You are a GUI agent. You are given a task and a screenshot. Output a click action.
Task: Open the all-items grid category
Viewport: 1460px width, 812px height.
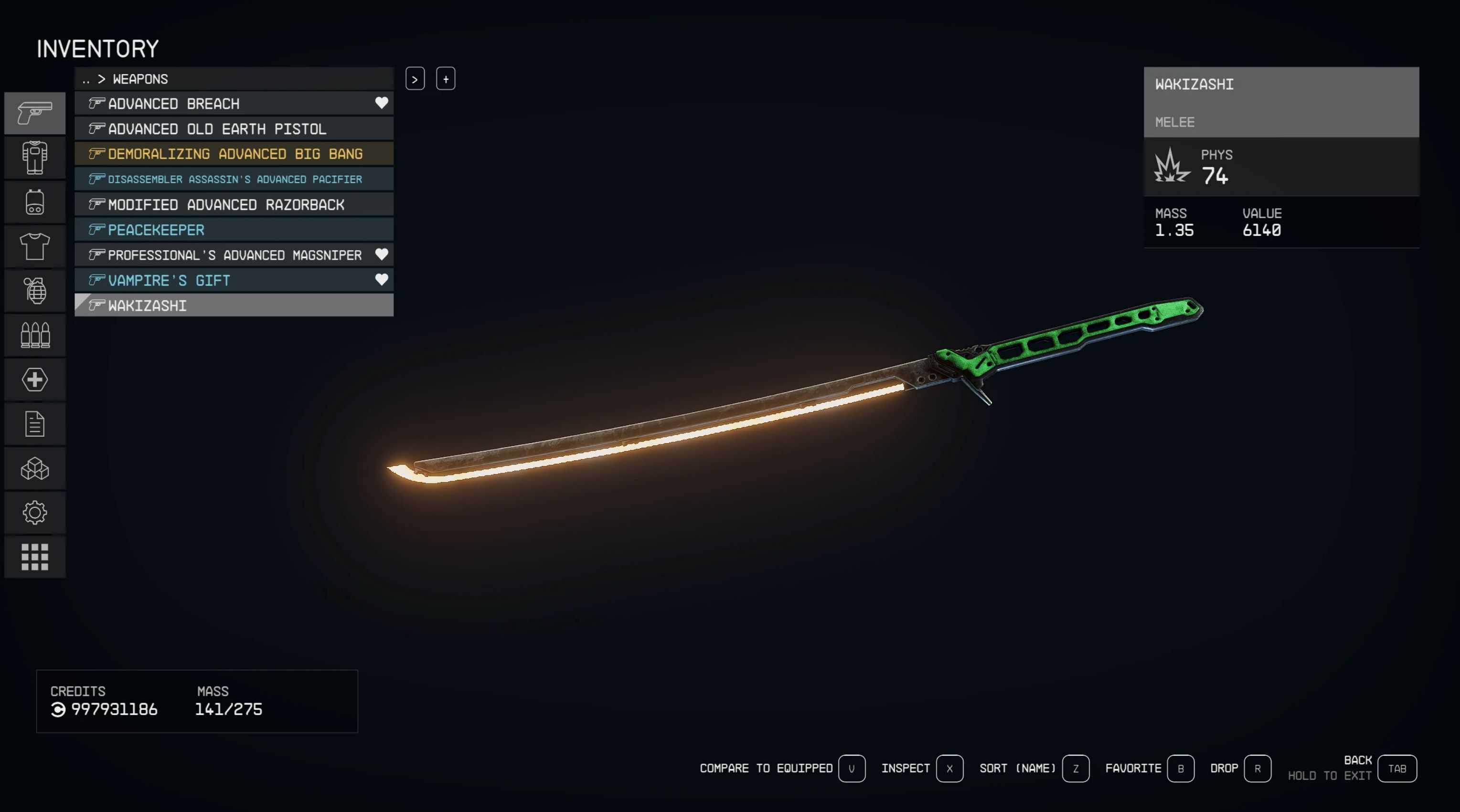coord(34,557)
